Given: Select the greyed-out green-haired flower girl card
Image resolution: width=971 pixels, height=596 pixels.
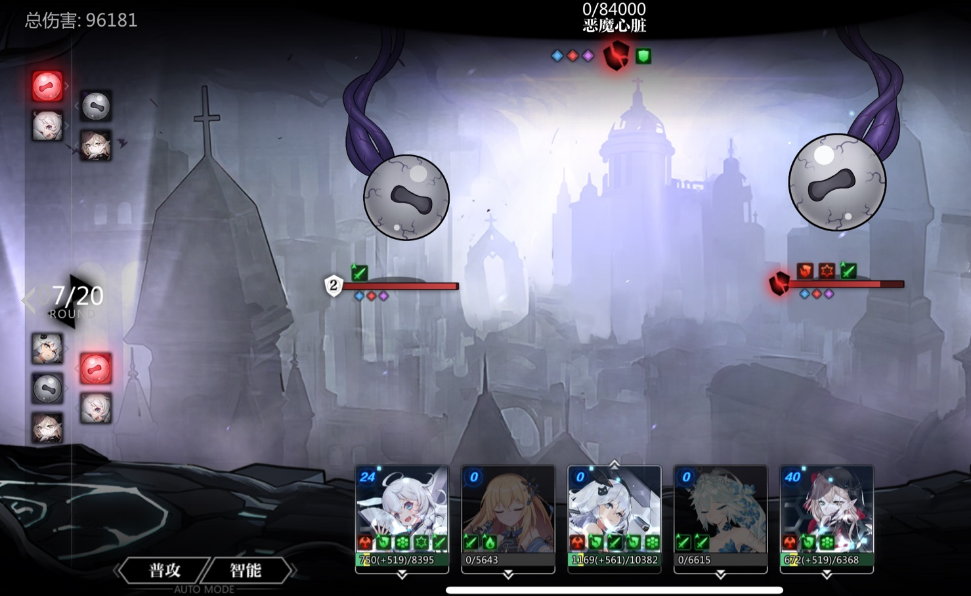Looking at the screenshot, I should tap(720, 508).
